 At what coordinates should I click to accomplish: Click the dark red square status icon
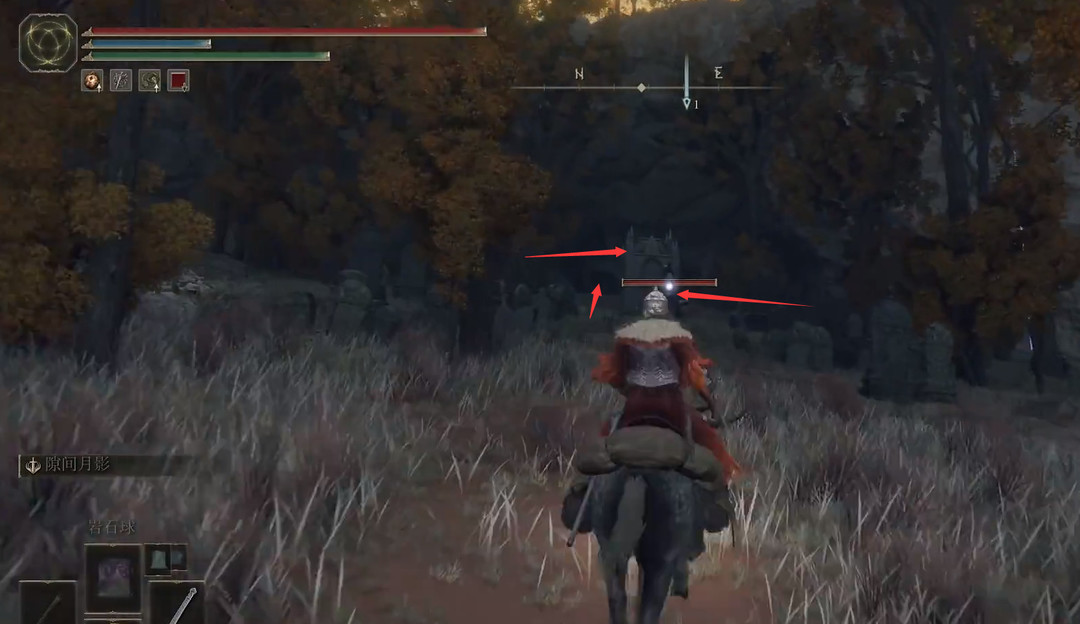tap(178, 81)
